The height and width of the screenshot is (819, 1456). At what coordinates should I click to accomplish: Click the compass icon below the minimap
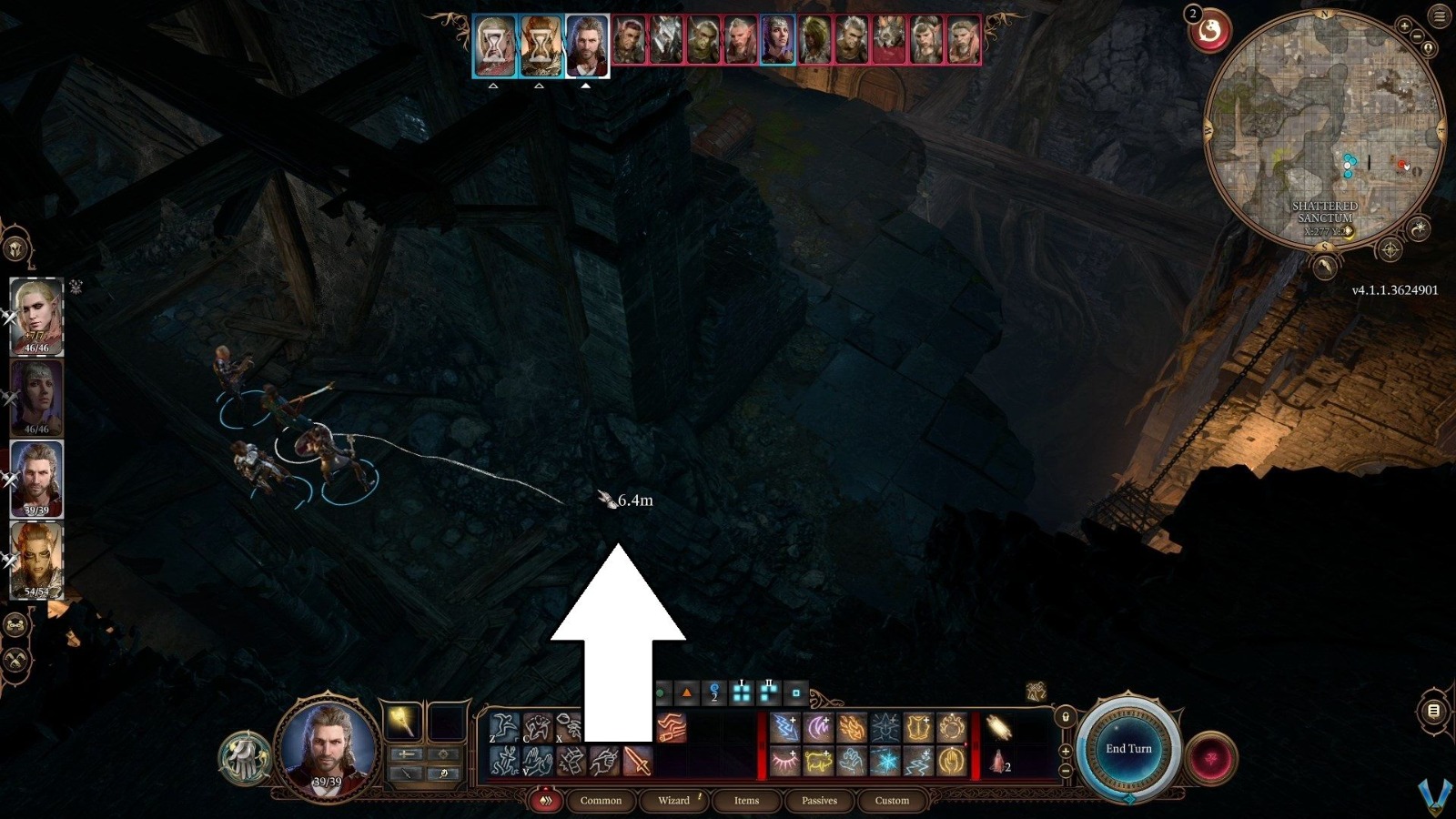coord(1390,246)
